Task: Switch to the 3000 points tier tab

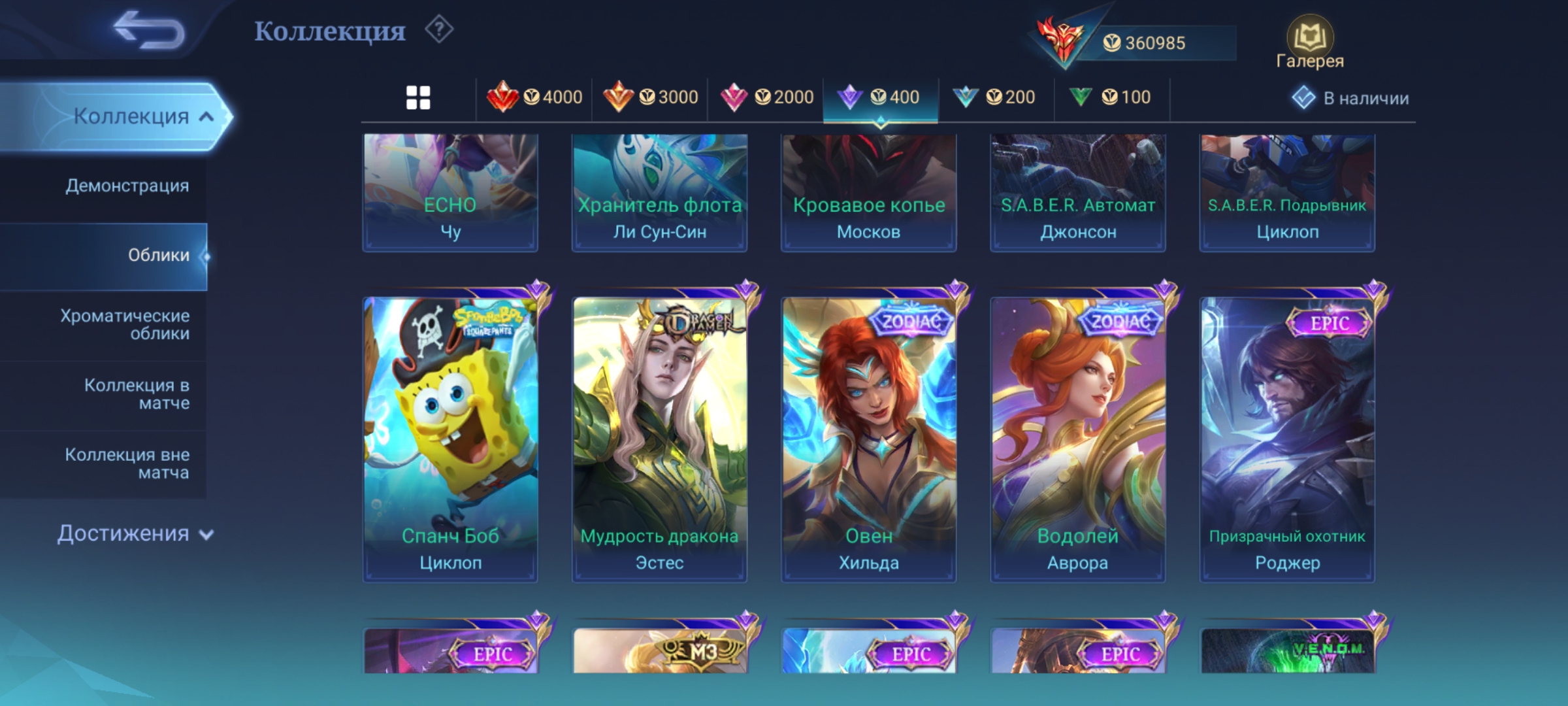Action: [650, 98]
